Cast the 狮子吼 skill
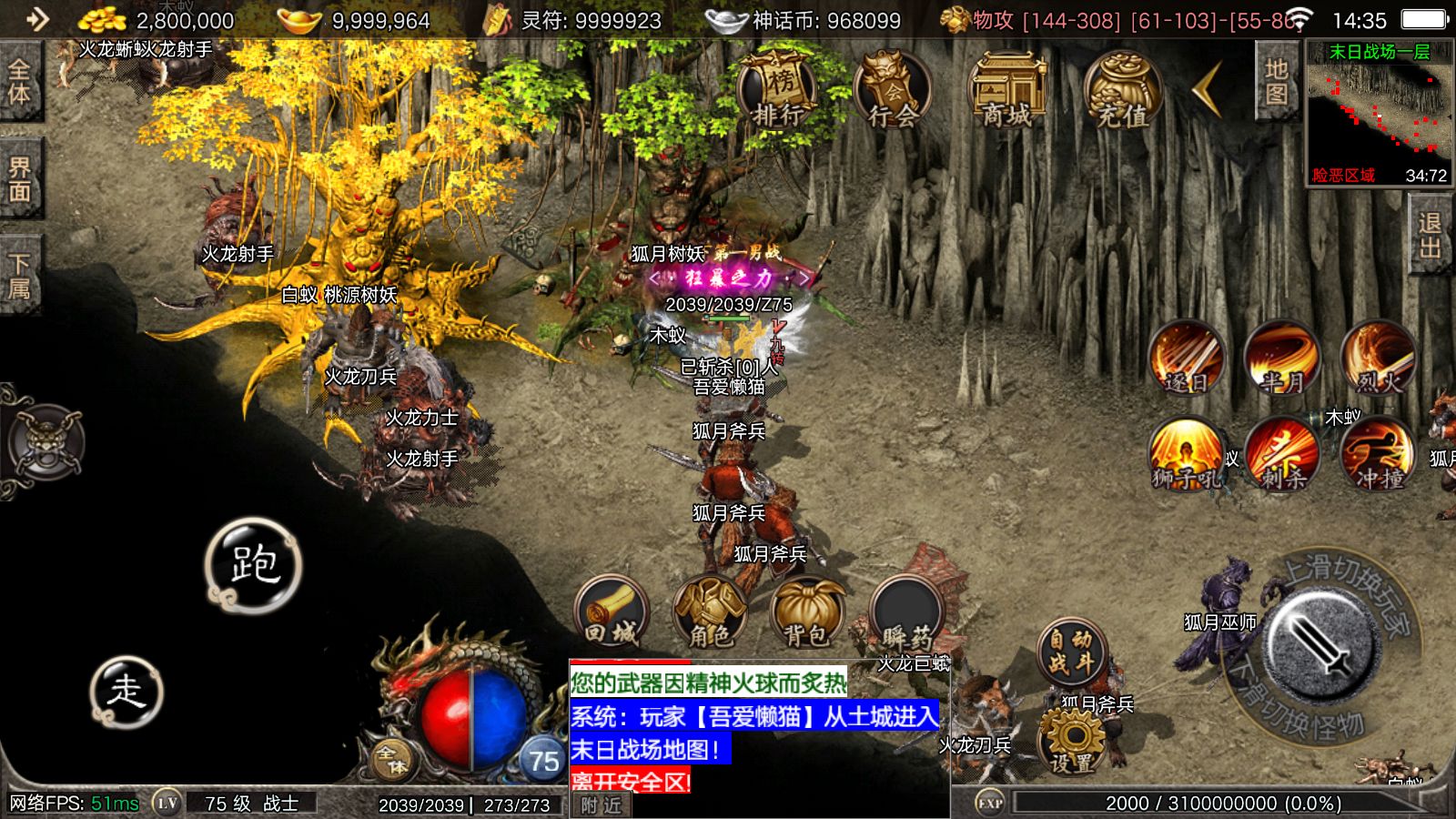1456x819 pixels. click(1186, 454)
